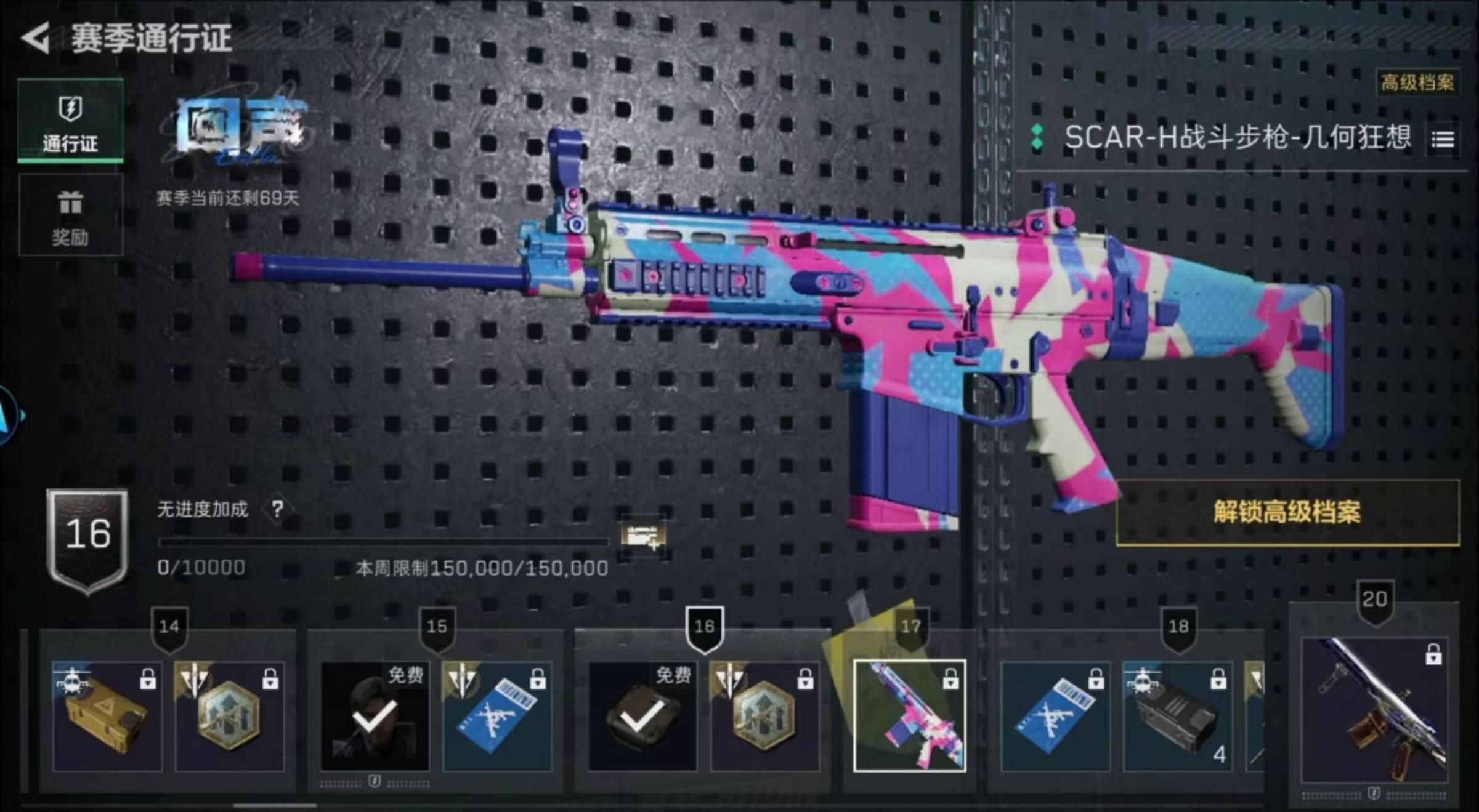Select the level 18 black crate reward
This screenshot has width=1479, height=812.
[1177, 716]
